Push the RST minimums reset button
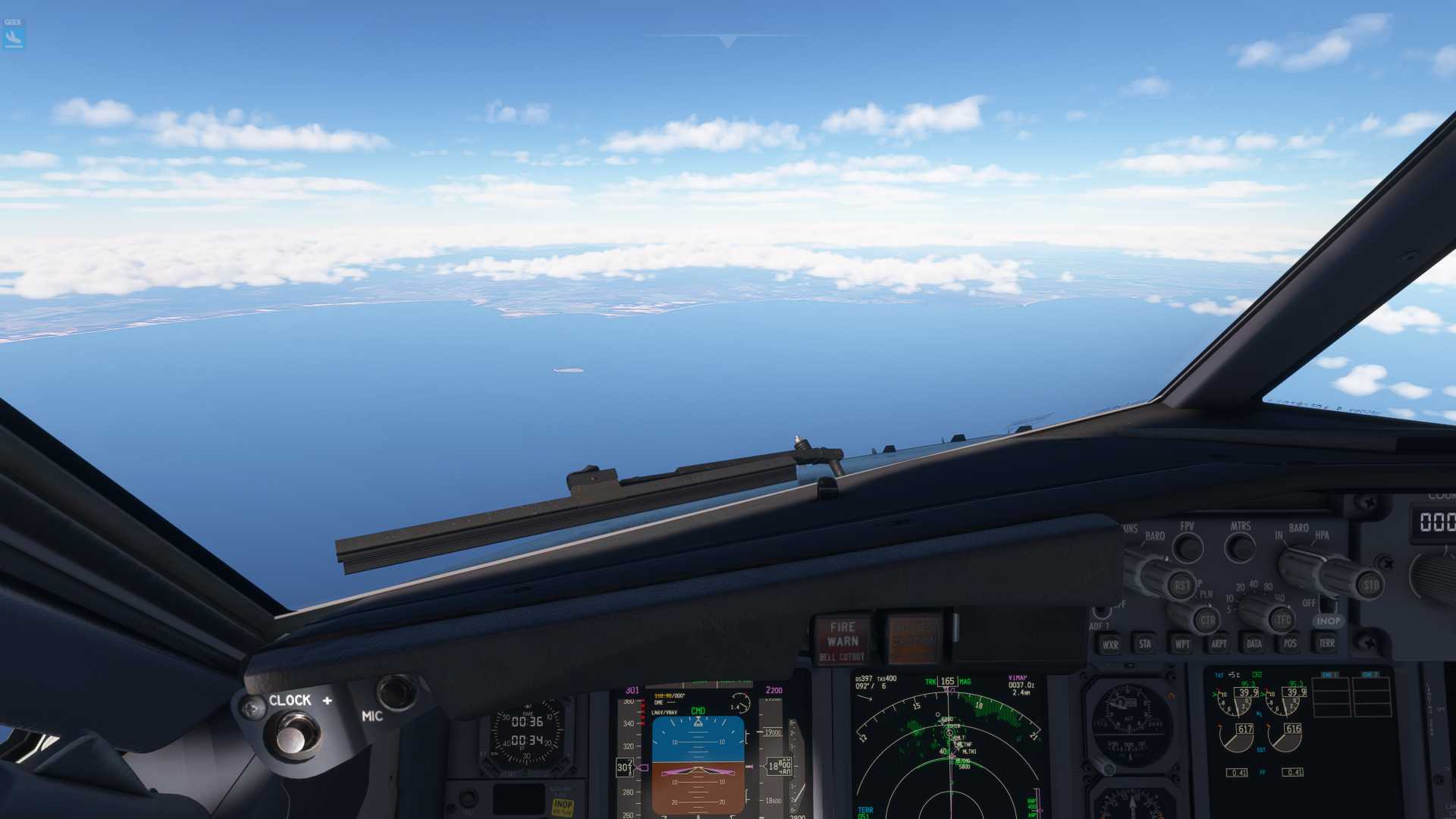This screenshot has height=819, width=1456. click(x=1181, y=585)
